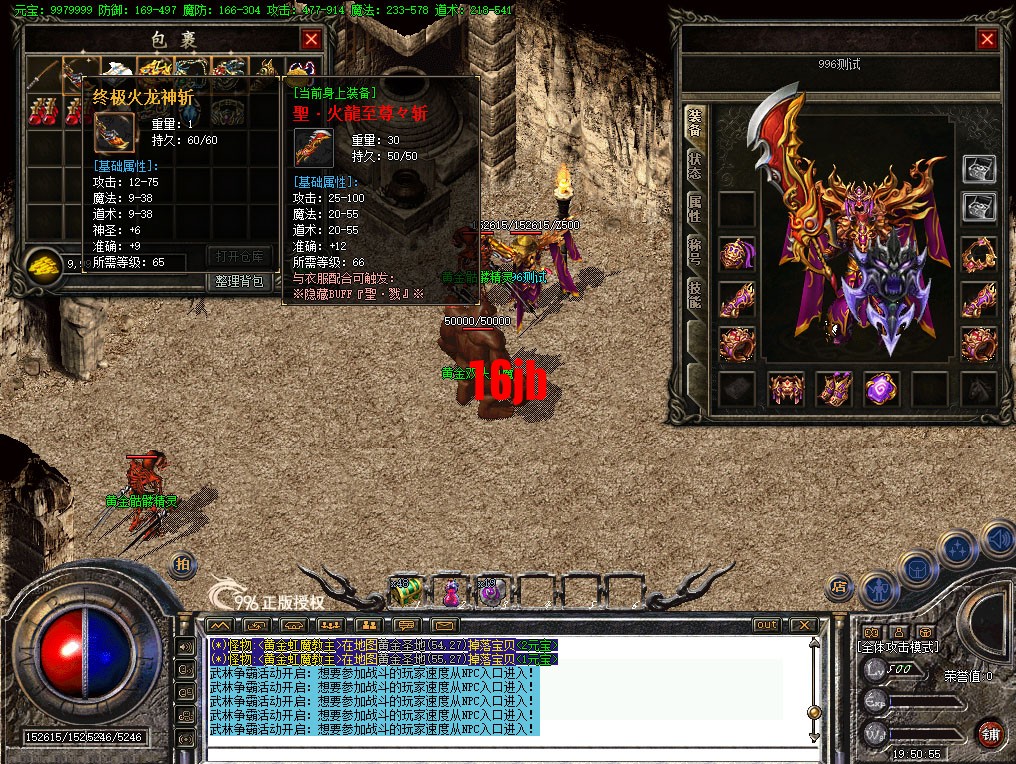
Task: Close the chat box with the X
Action: coord(802,625)
